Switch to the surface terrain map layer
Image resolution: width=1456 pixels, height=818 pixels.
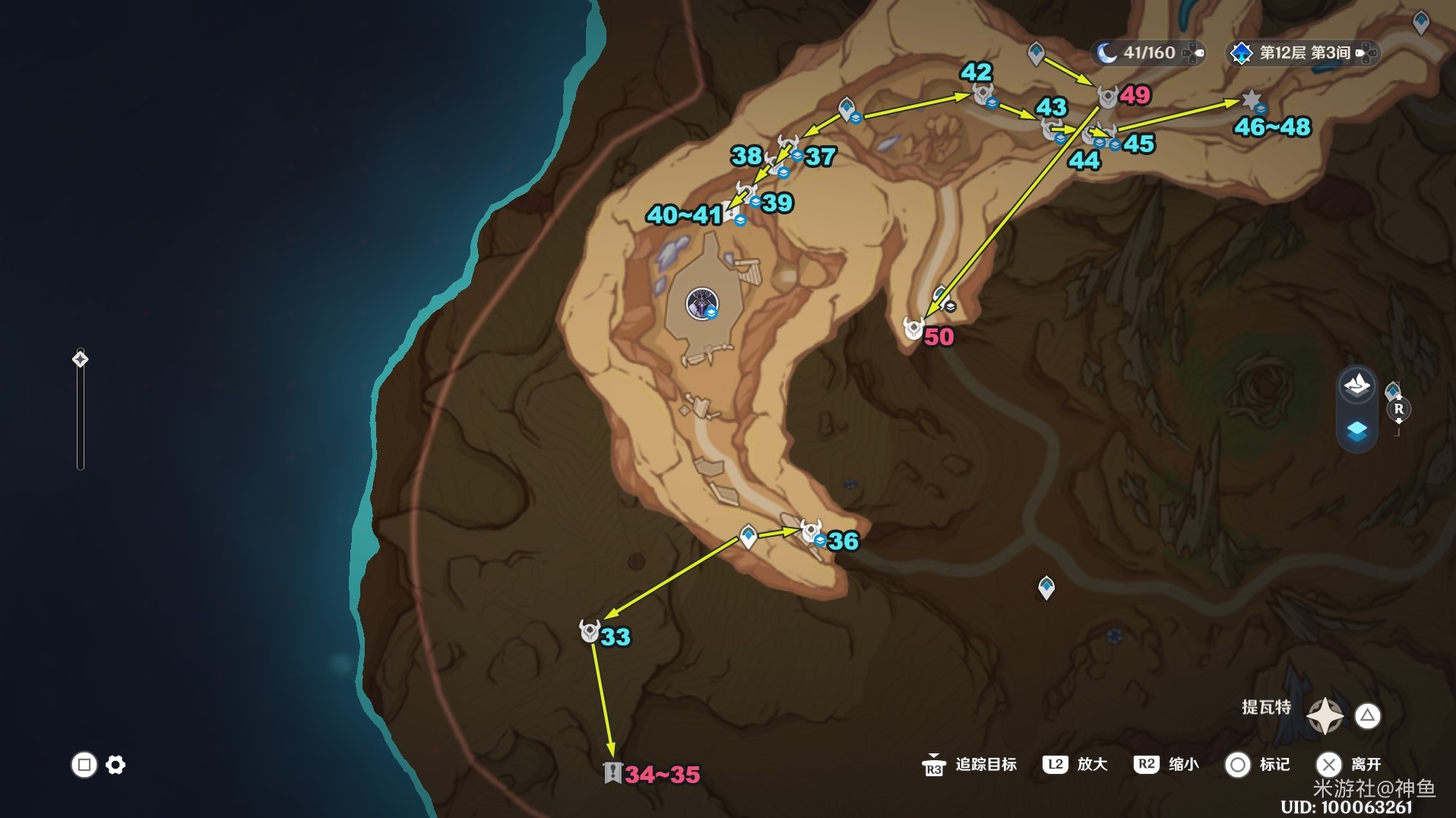pyautogui.click(x=1356, y=386)
